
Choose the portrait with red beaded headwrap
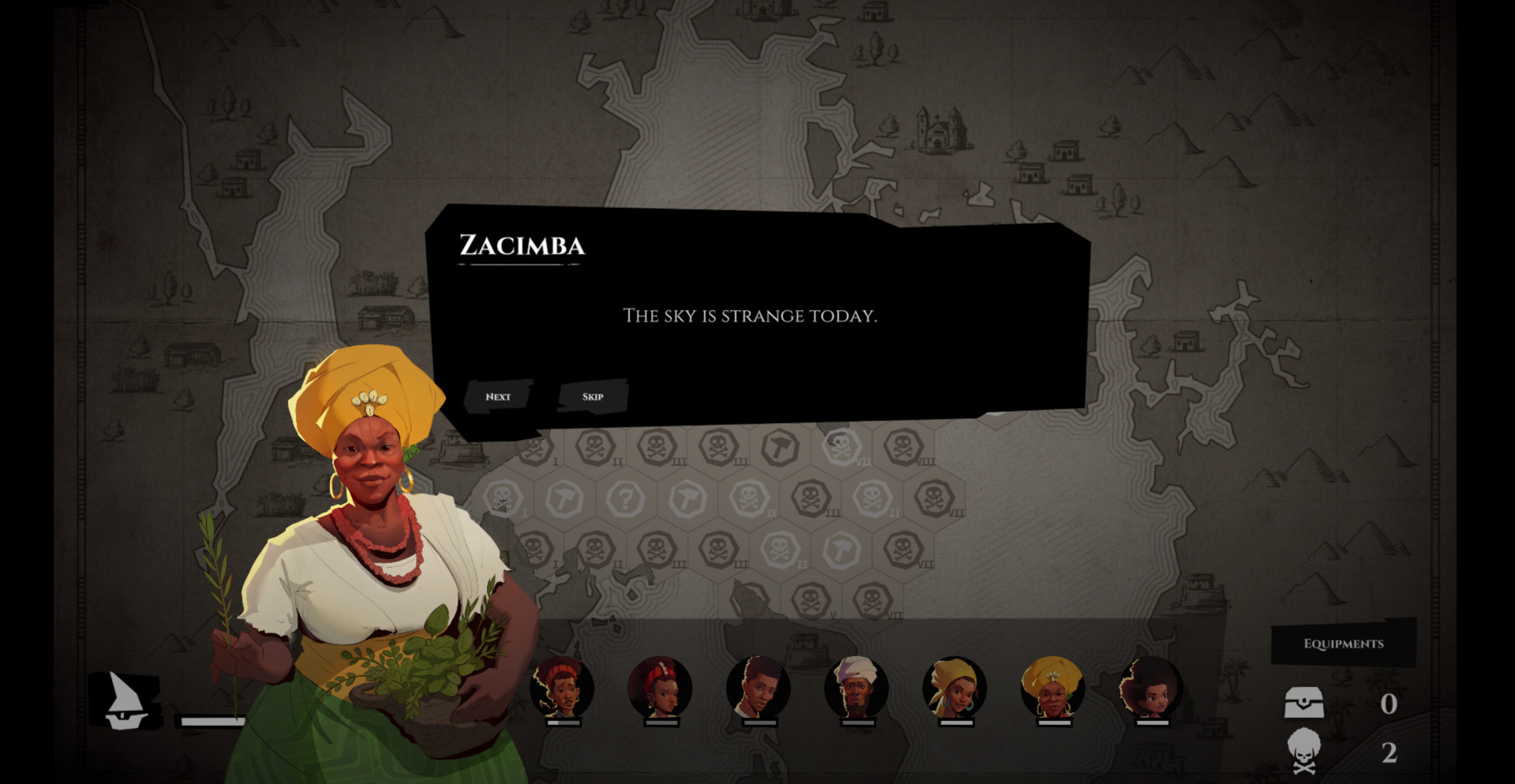(x=660, y=688)
